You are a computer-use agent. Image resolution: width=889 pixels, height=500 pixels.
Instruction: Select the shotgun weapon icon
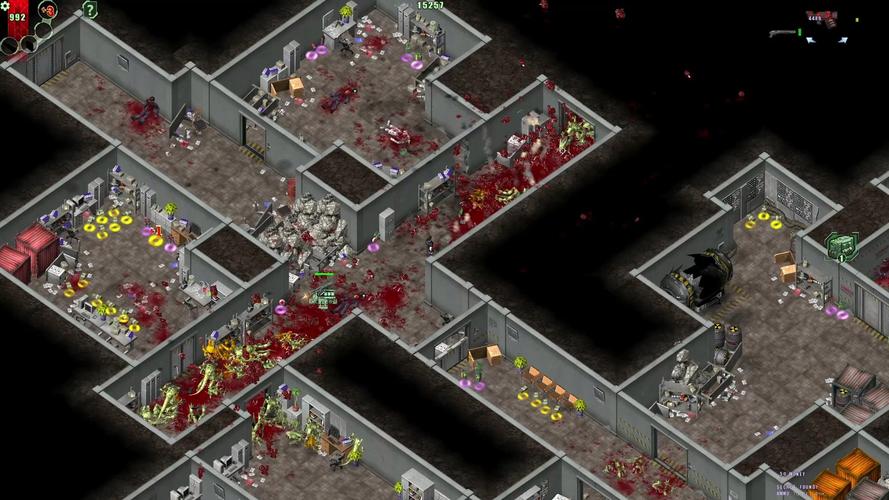tap(784, 33)
